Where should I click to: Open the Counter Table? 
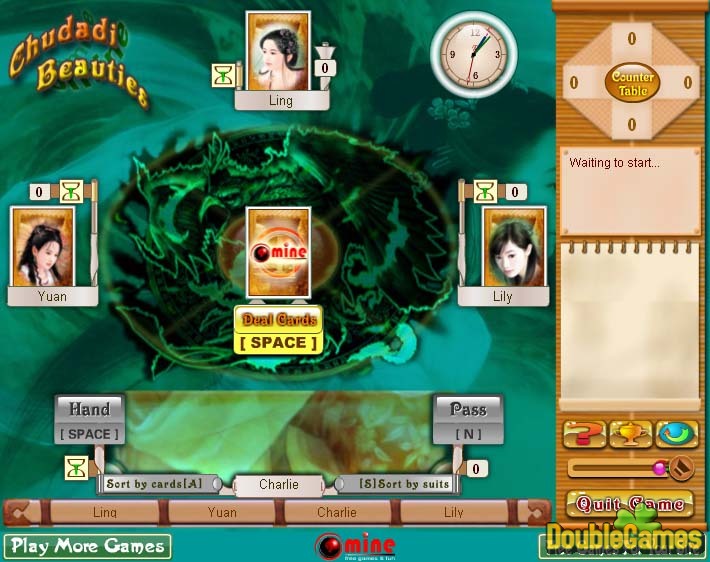[x=632, y=83]
